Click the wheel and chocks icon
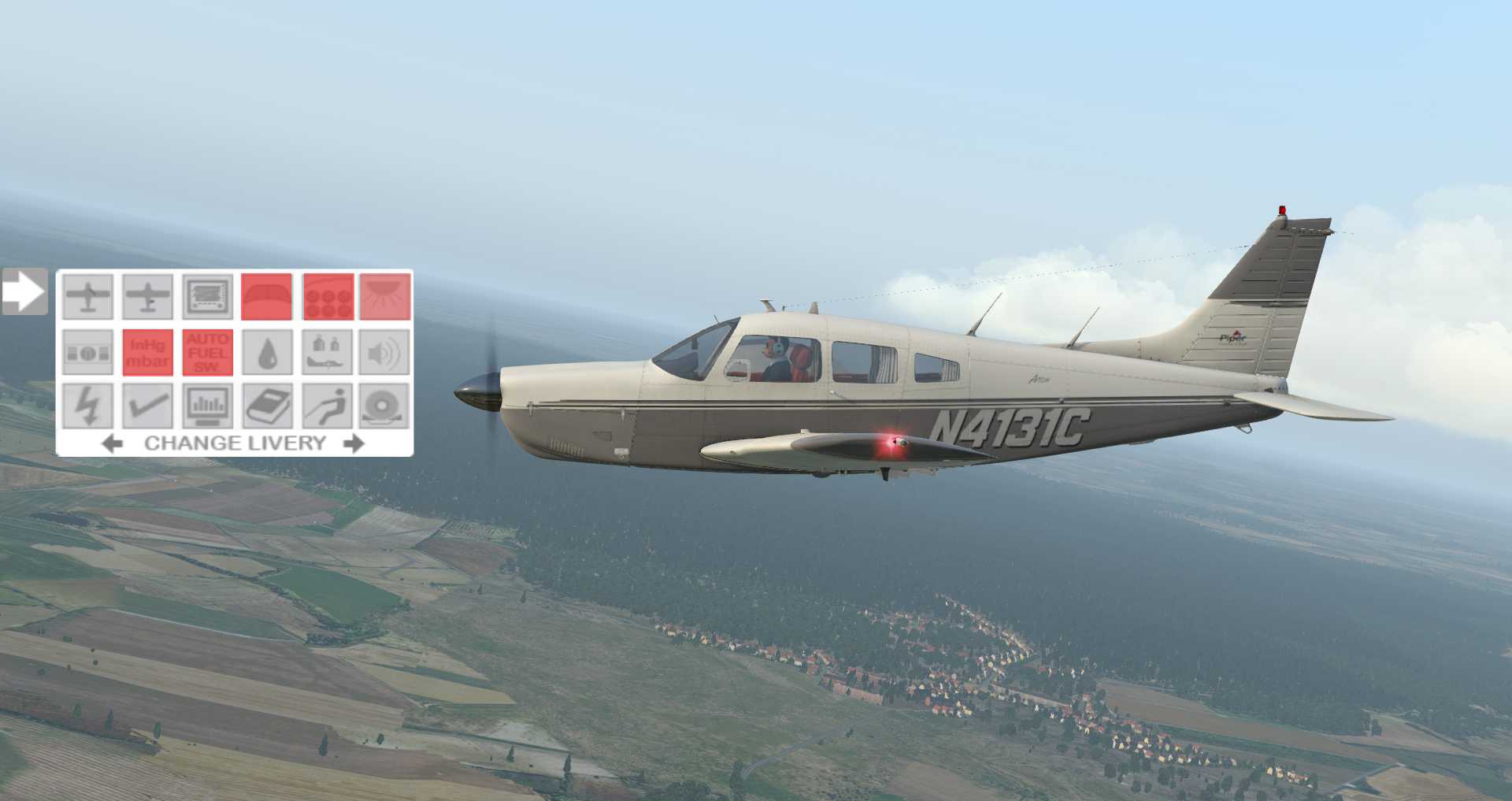1512x801 pixels. pos(386,406)
